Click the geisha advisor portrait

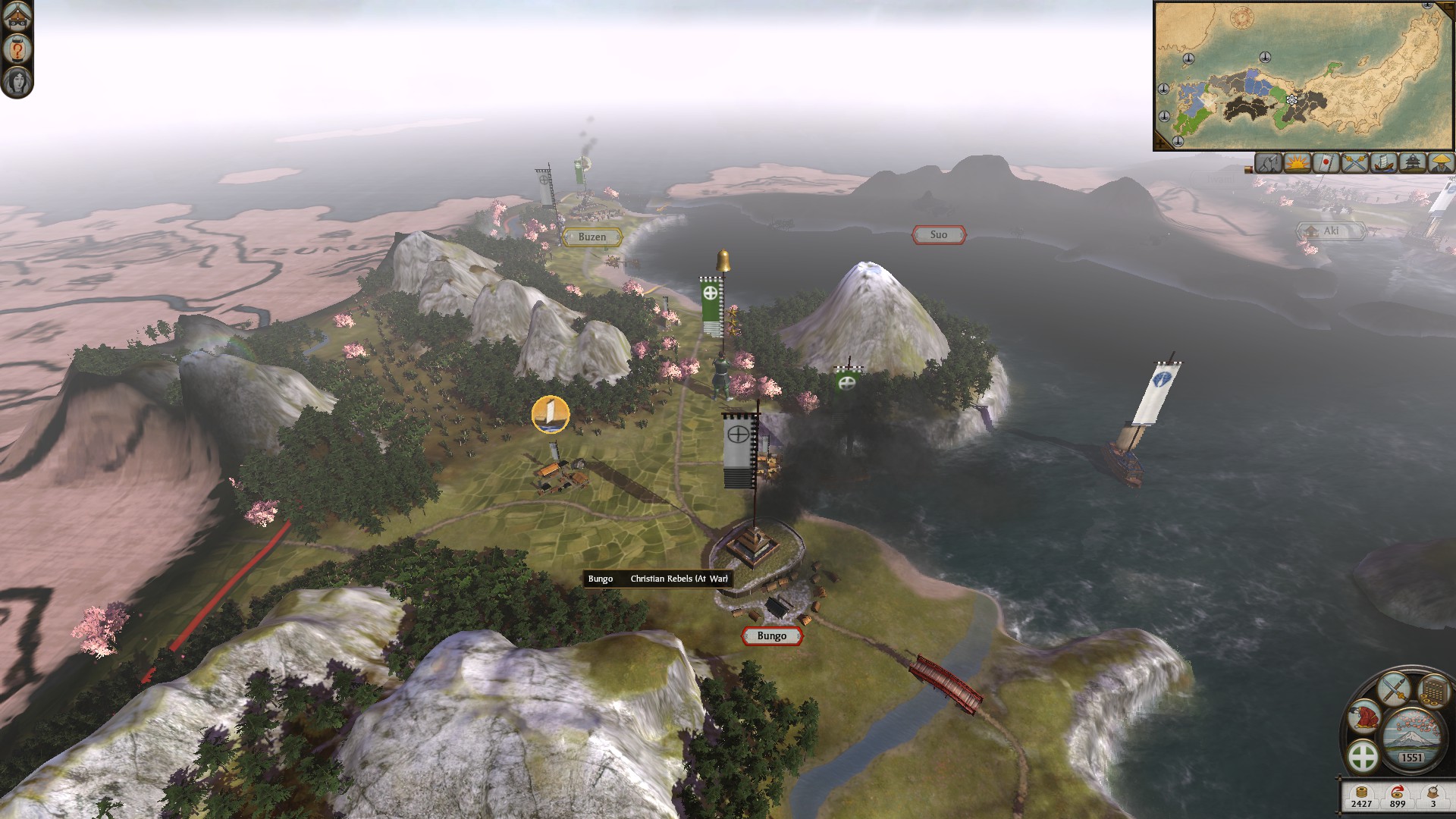[17, 81]
